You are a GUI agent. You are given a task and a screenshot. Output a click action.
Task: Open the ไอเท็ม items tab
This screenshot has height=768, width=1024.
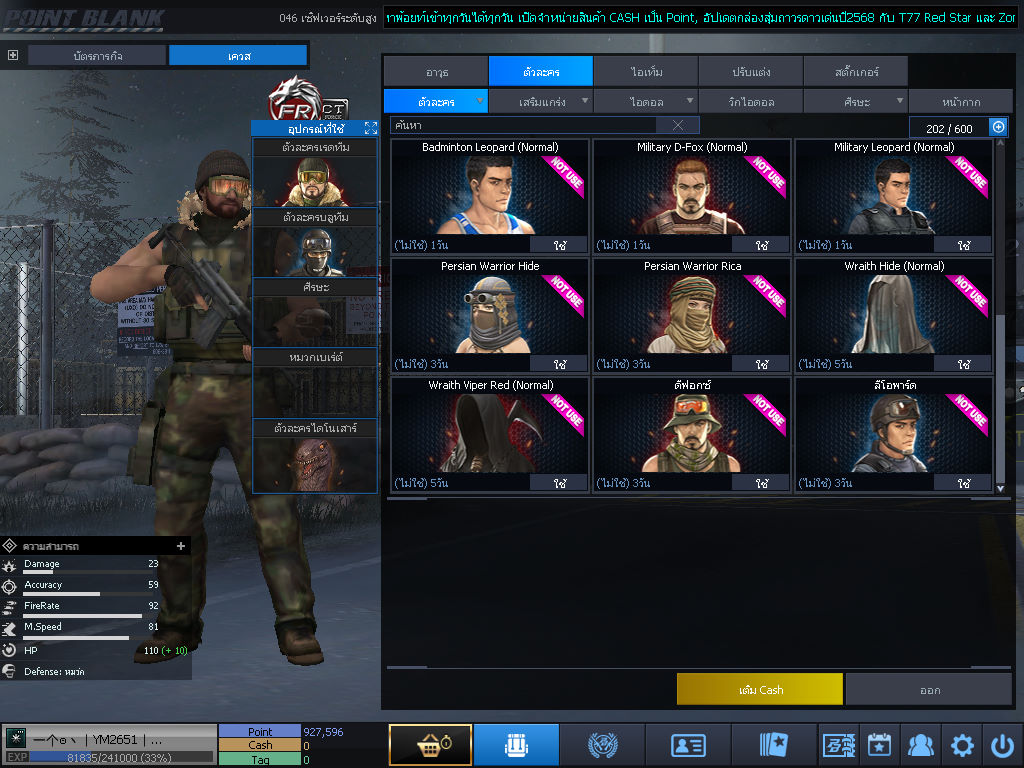coord(646,72)
